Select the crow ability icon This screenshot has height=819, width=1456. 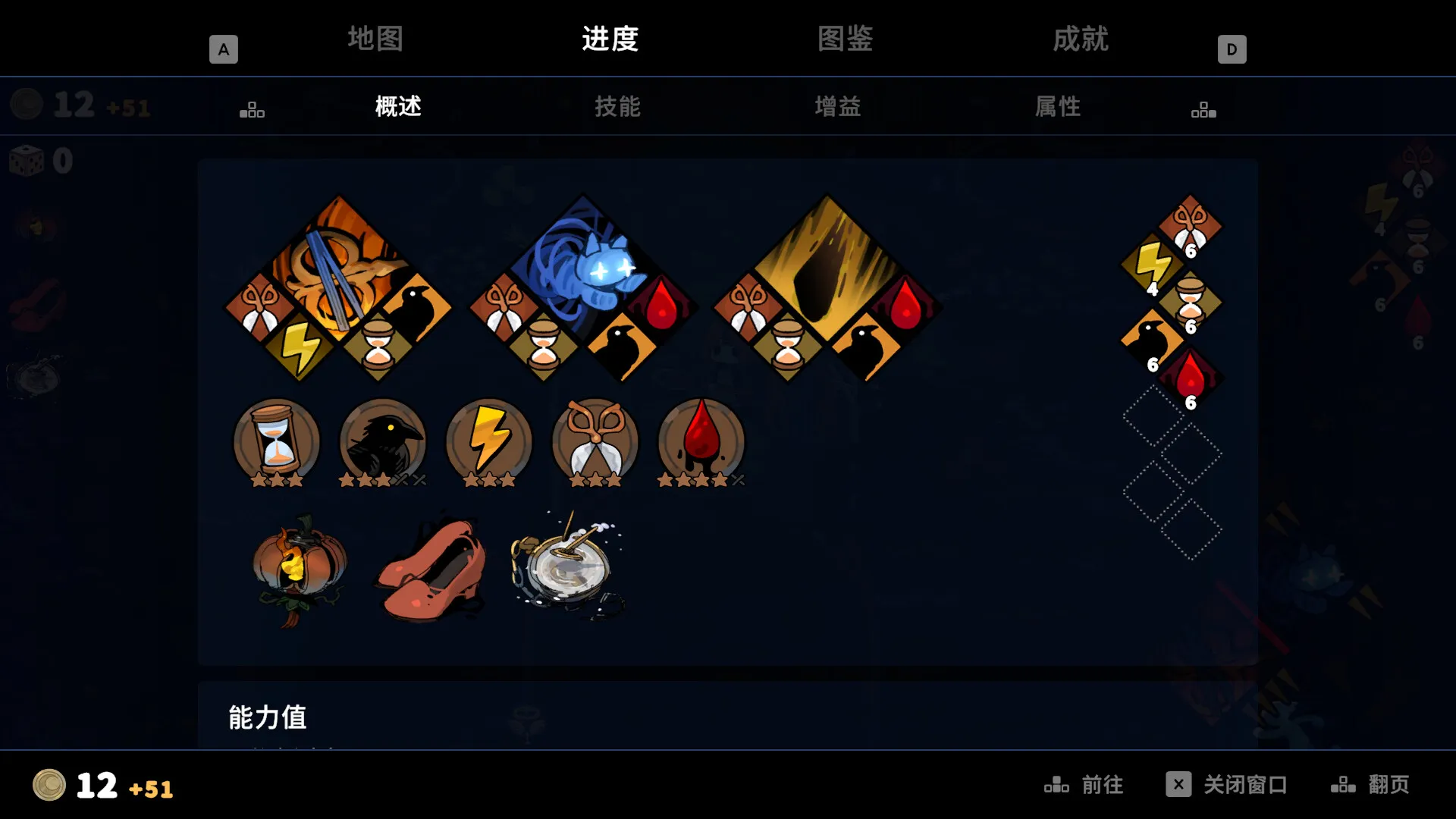(382, 442)
